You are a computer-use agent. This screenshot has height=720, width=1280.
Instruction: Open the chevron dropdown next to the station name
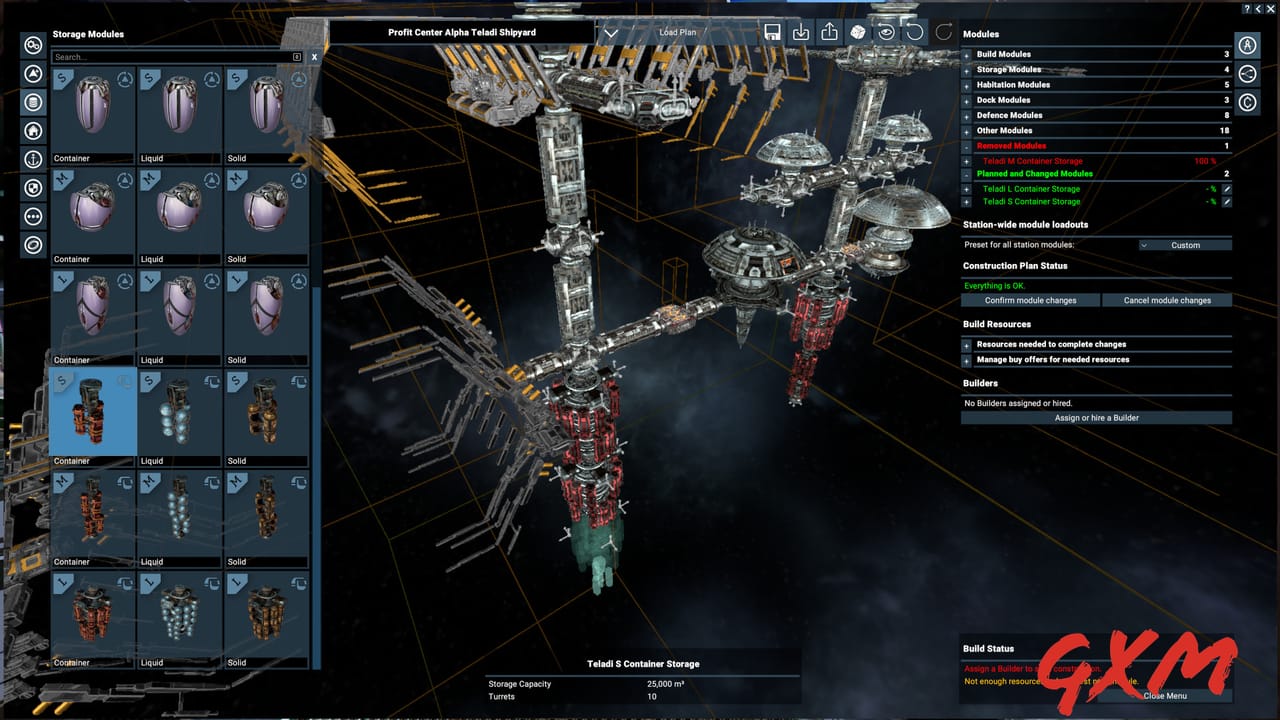point(612,31)
